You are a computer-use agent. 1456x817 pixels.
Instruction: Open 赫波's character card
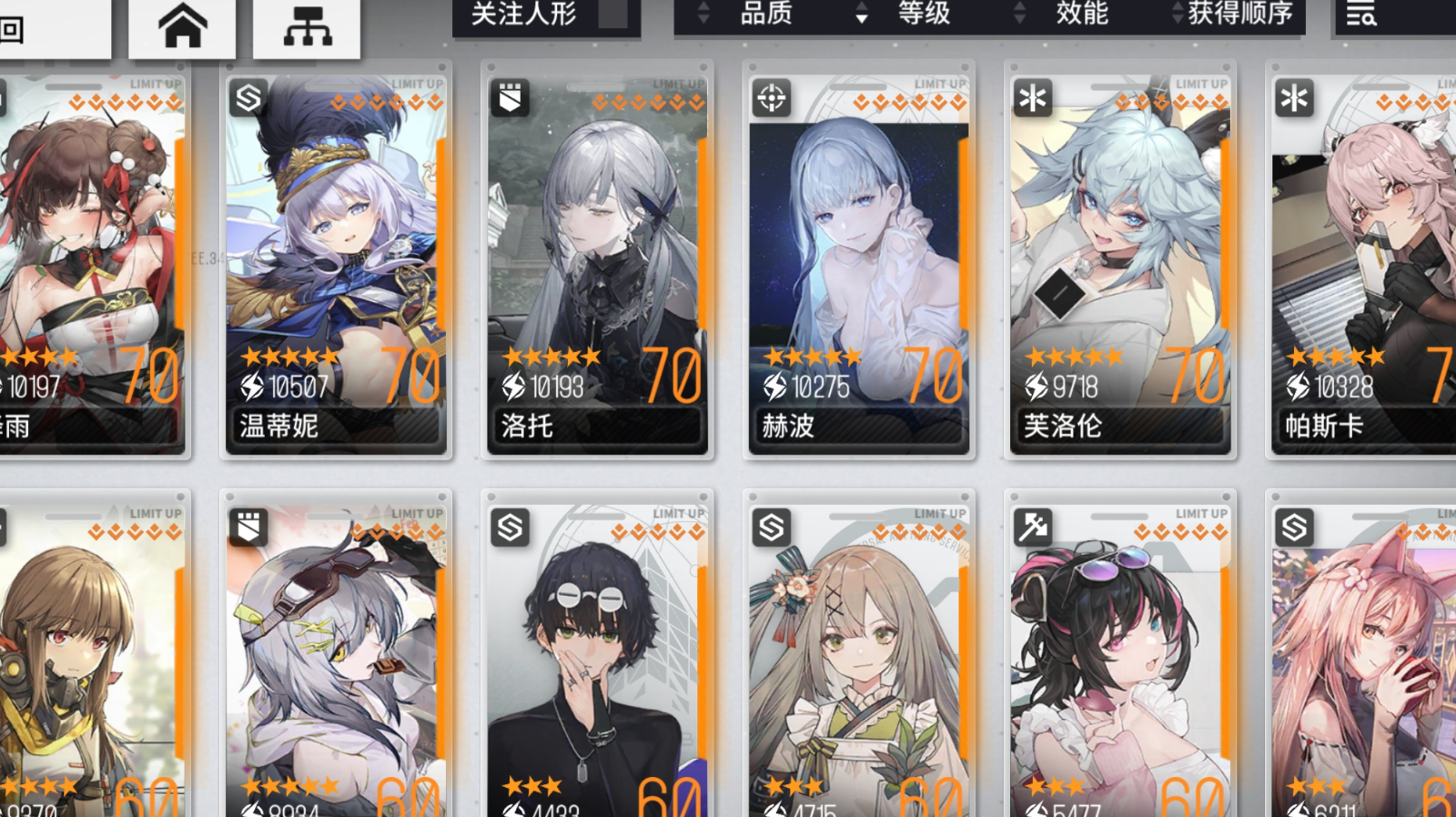click(x=857, y=255)
